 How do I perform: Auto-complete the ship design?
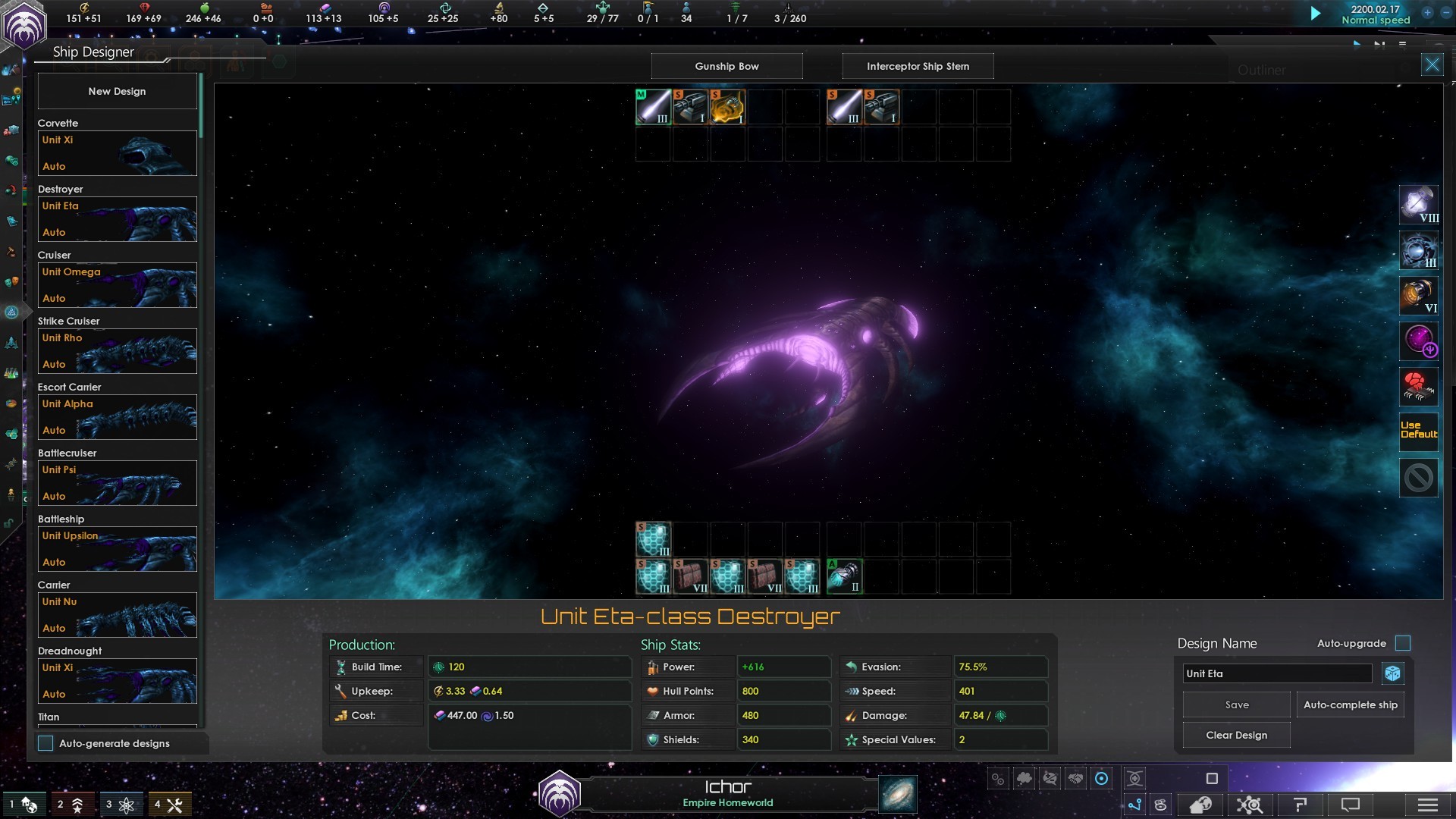coord(1350,704)
